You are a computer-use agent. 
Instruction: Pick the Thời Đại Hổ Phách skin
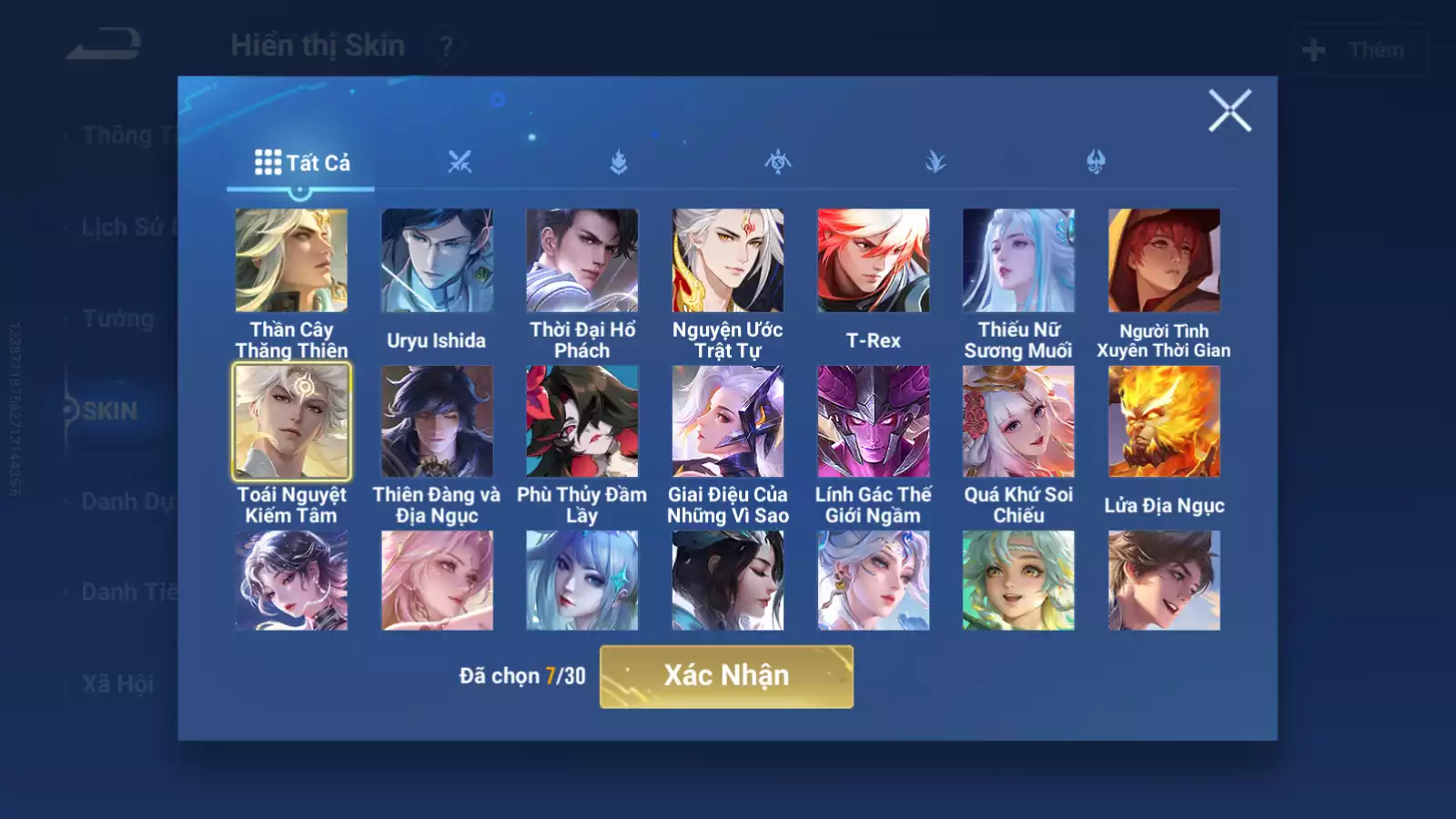pyautogui.click(x=582, y=261)
